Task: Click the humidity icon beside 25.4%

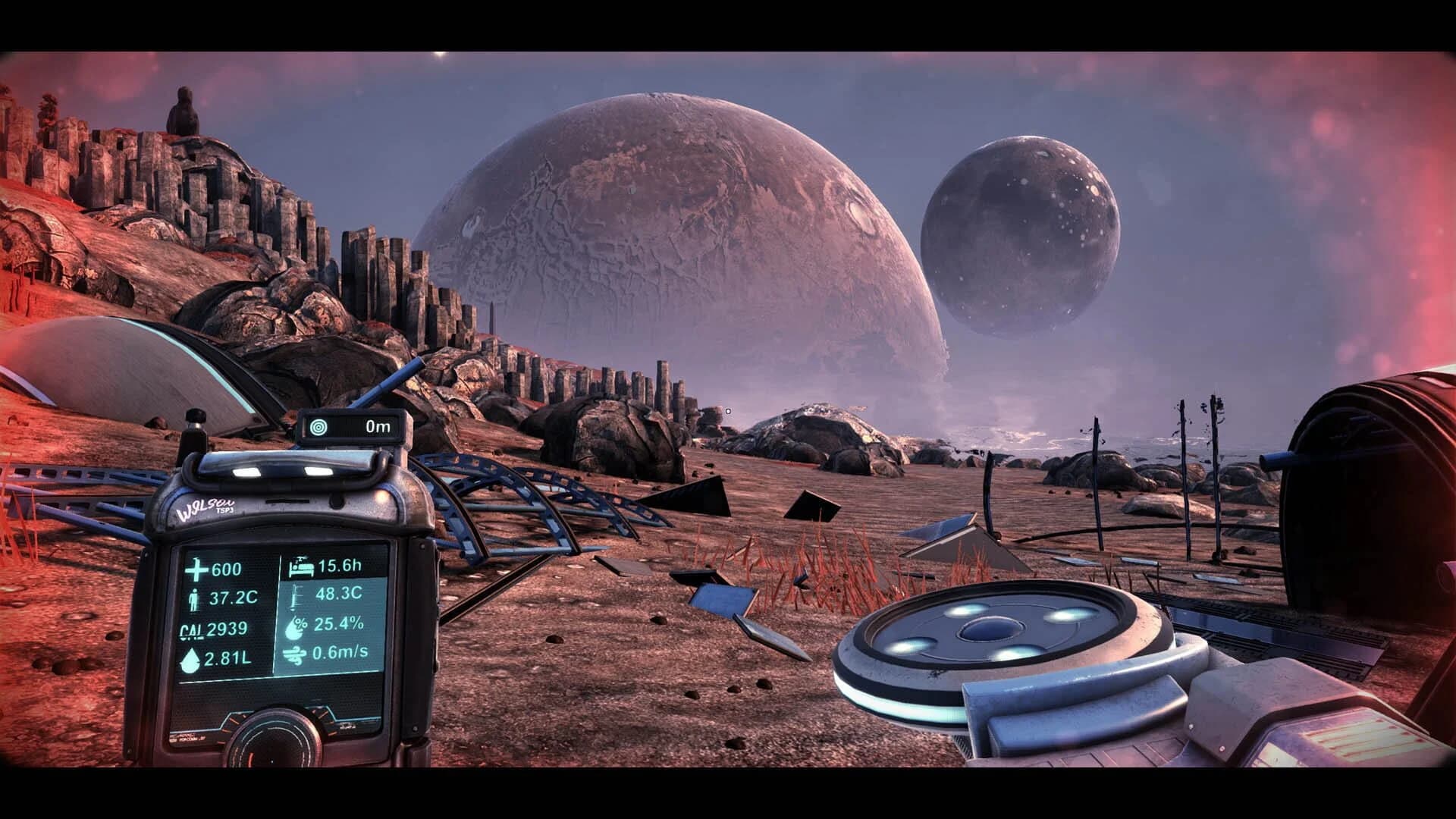Action: pyautogui.click(x=297, y=629)
